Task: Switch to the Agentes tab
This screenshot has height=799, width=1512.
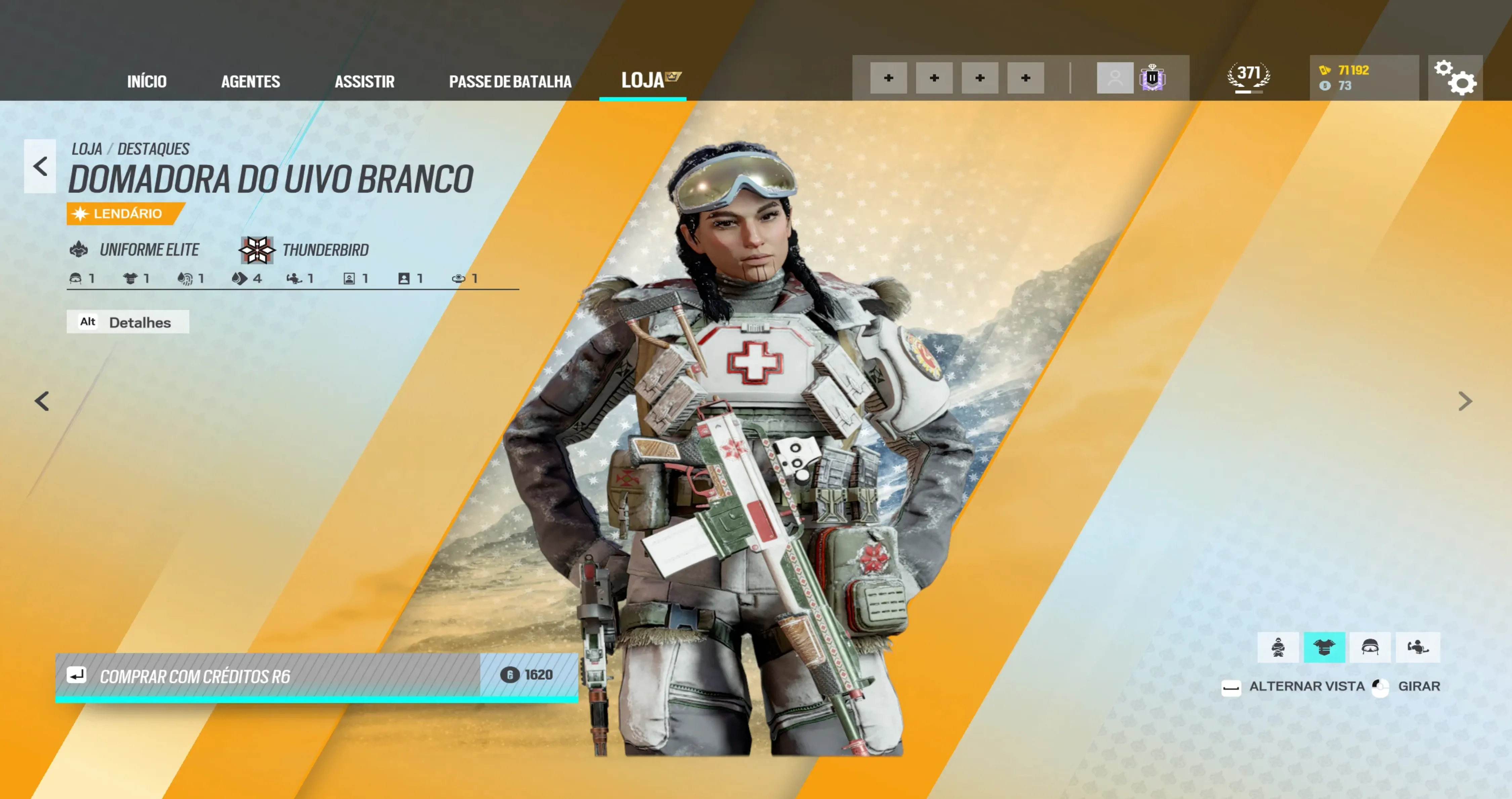Action: pos(250,81)
